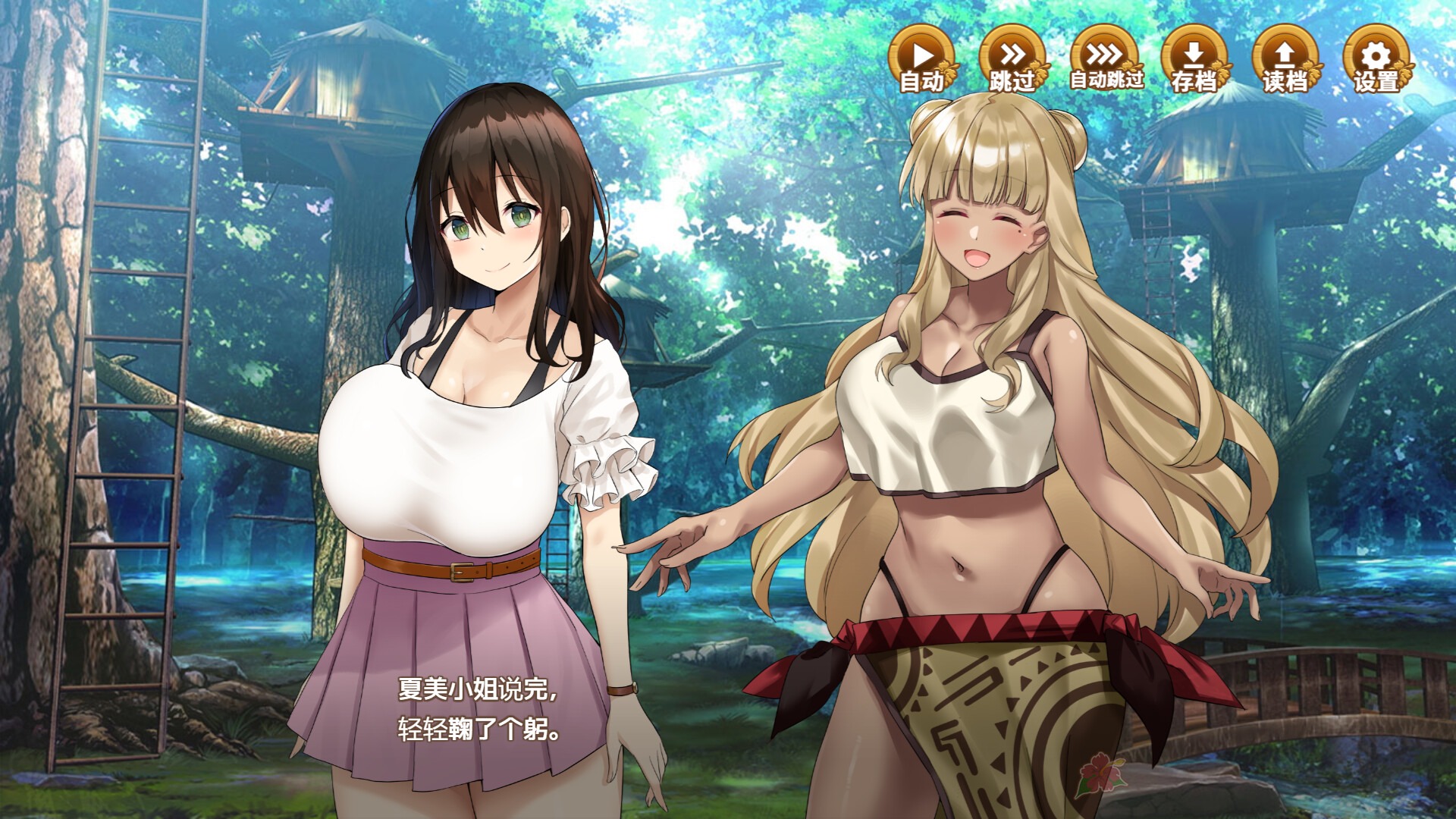Open the 设置 settings gear
The width and height of the screenshot is (1456, 819).
(x=1376, y=59)
